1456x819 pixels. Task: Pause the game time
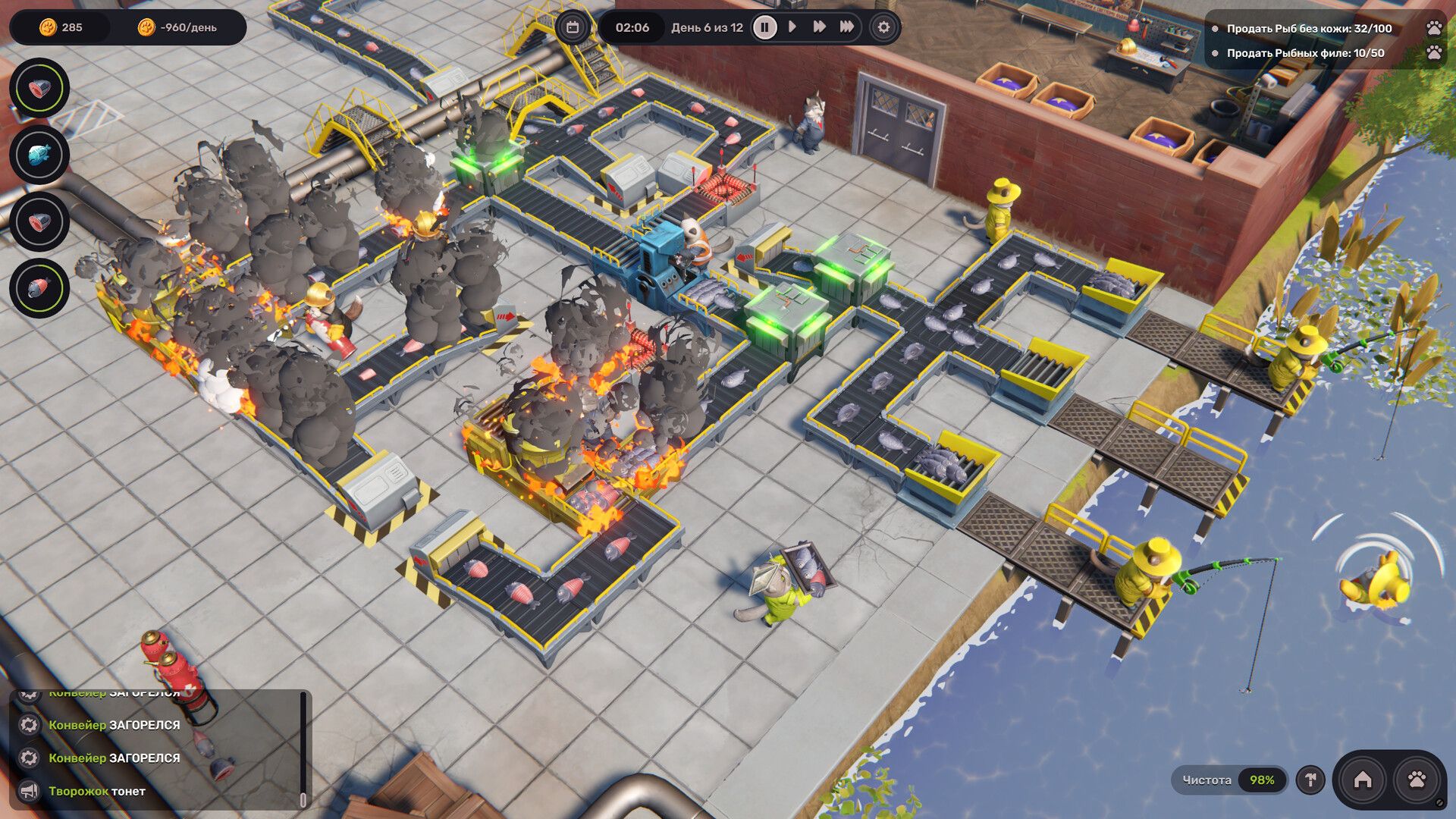point(764,27)
